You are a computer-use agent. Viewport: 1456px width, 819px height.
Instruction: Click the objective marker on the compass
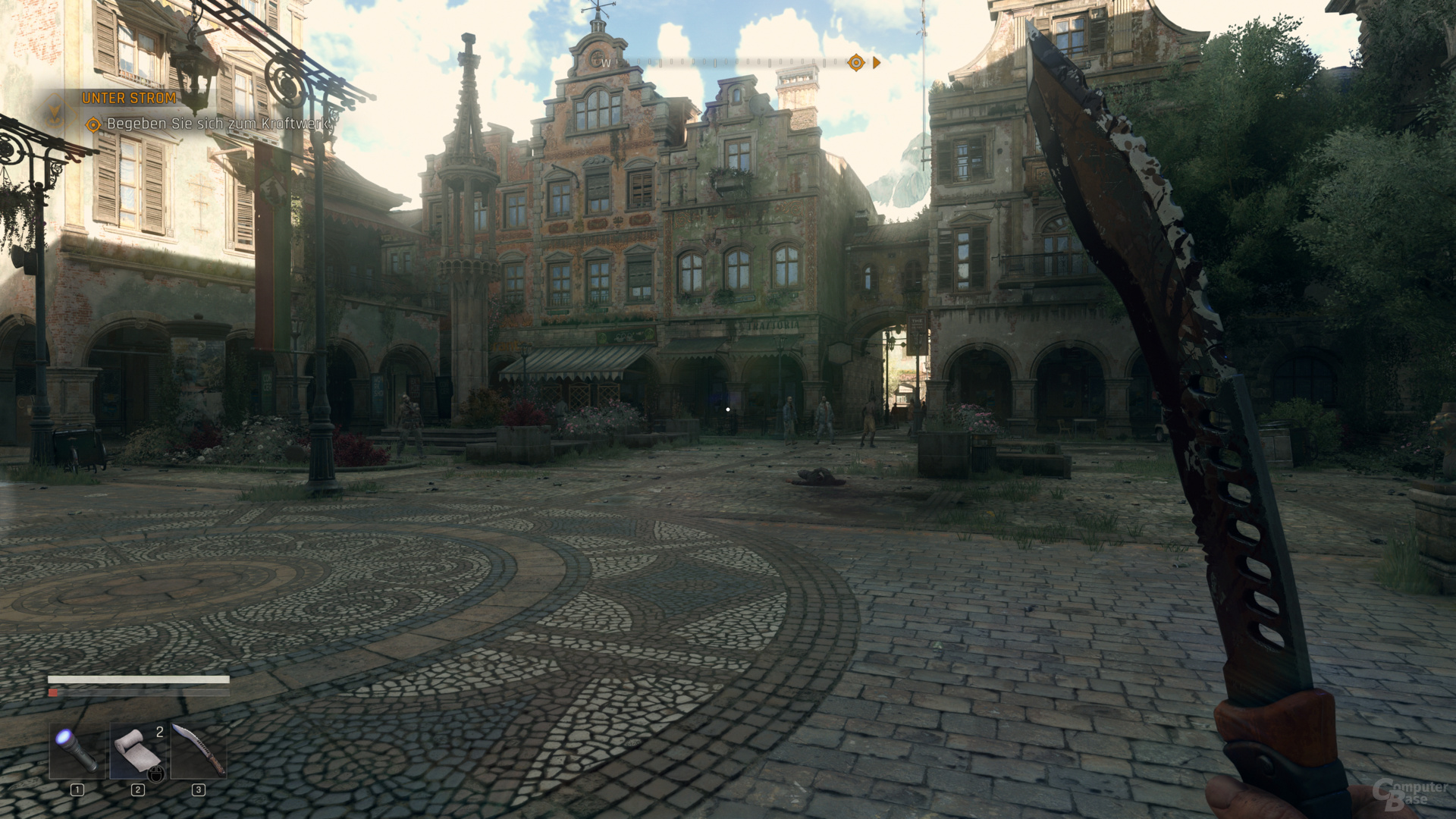pos(856,63)
